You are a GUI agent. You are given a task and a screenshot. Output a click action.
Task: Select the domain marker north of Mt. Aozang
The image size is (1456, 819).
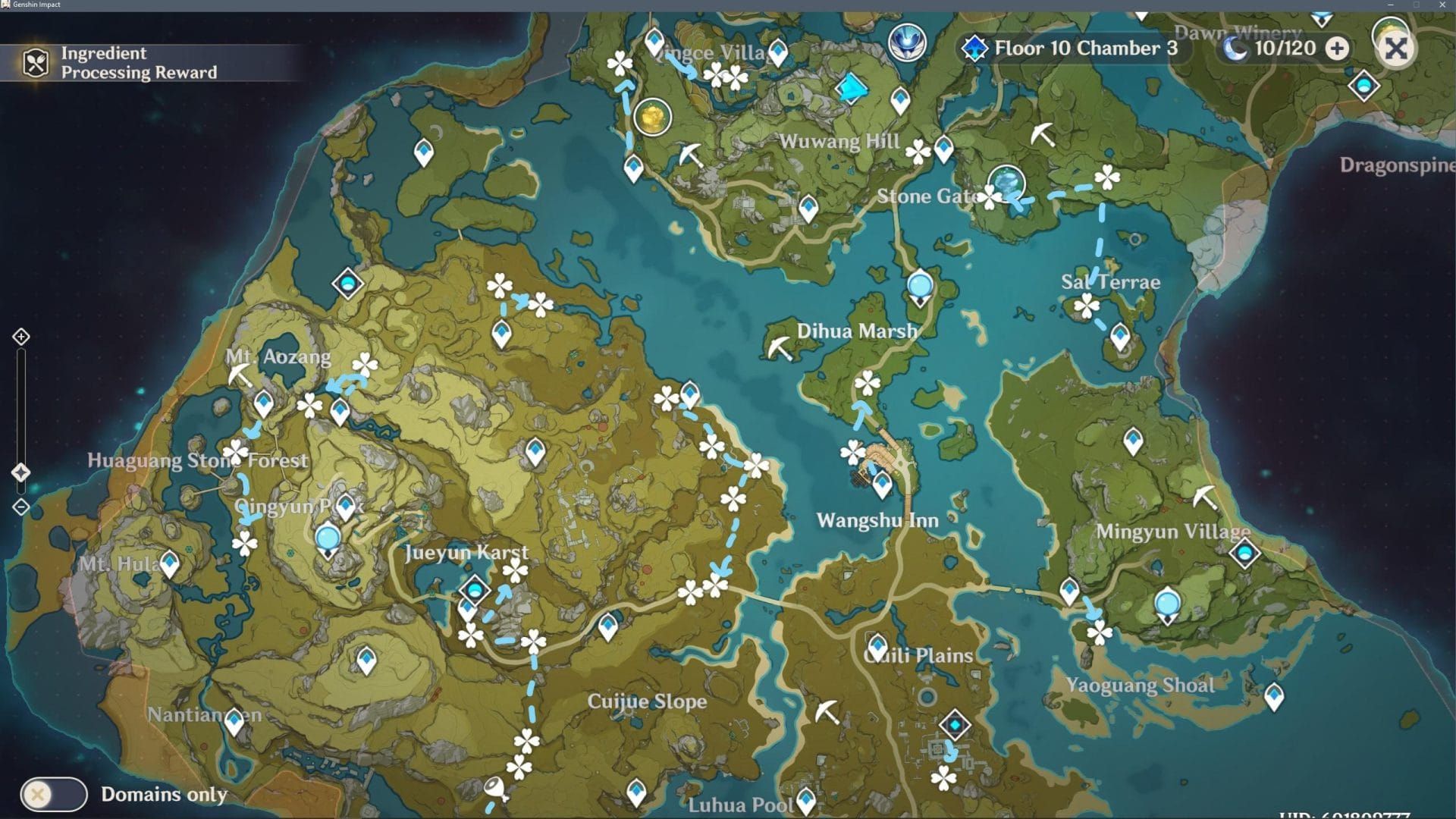[347, 284]
